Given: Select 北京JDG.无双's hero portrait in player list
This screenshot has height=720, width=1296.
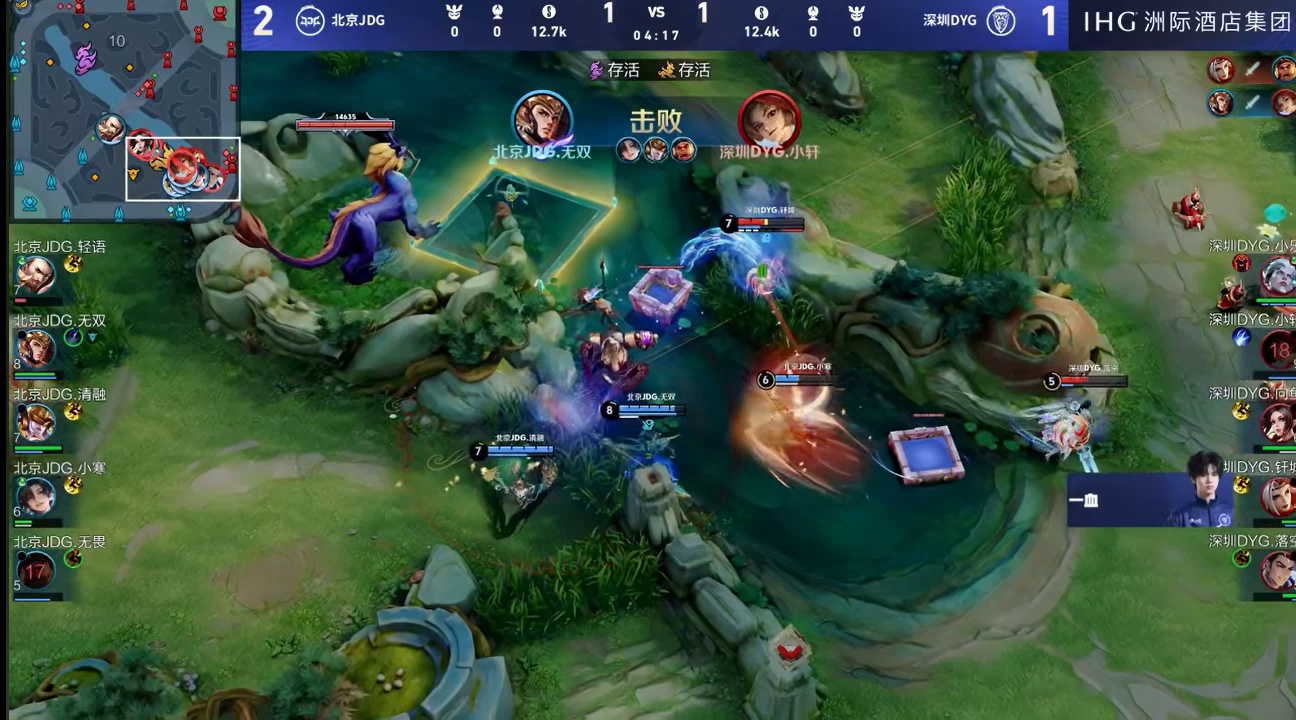Looking at the screenshot, I should pos(35,349).
